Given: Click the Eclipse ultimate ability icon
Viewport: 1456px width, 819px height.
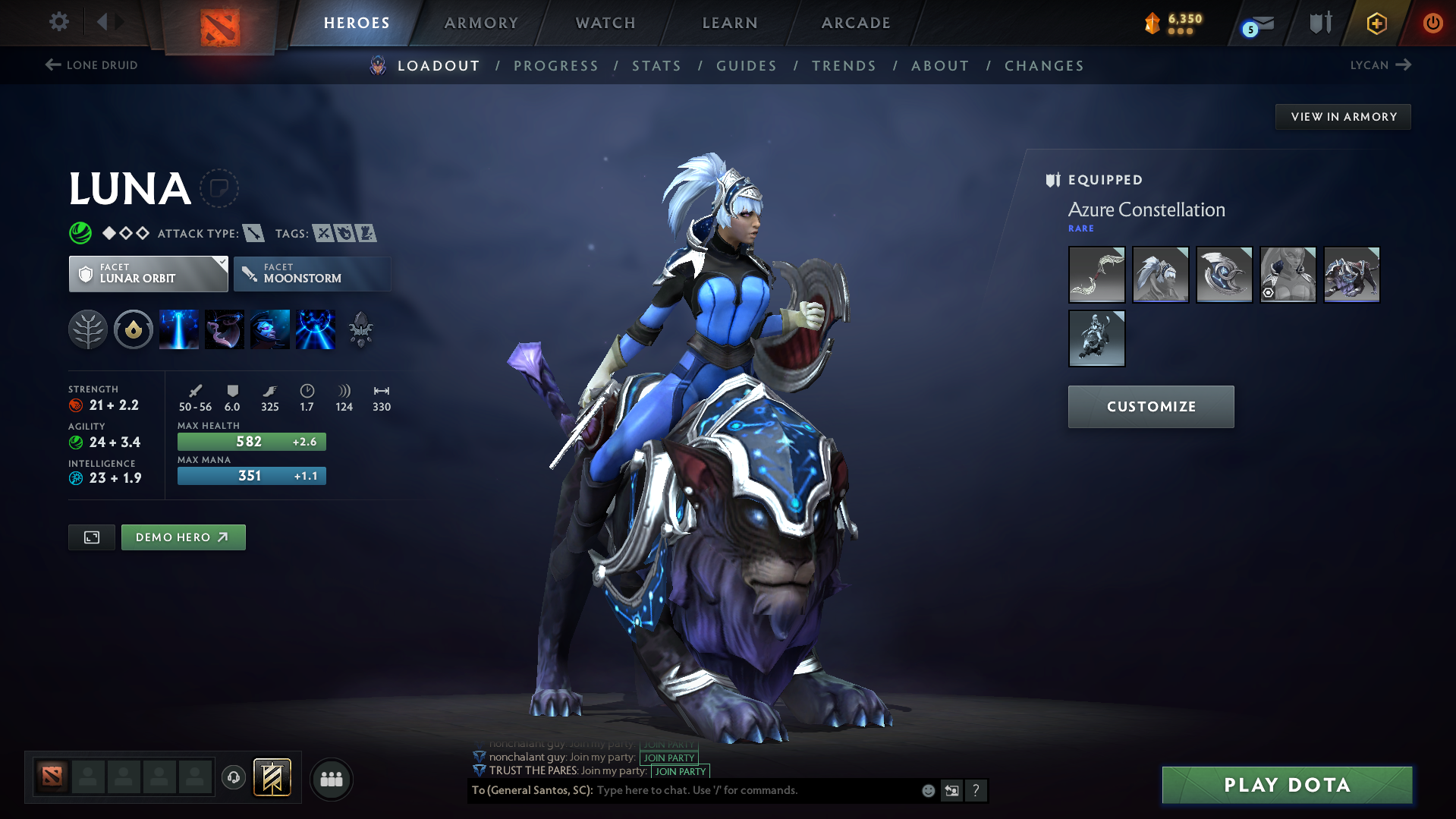Looking at the screenshot, I should pos(316,329).
